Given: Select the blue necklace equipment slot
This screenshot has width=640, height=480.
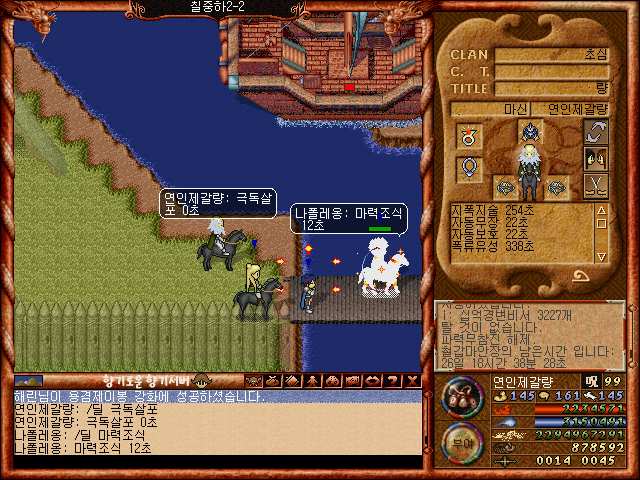Looking at the screenshot, I should point(469,168).
